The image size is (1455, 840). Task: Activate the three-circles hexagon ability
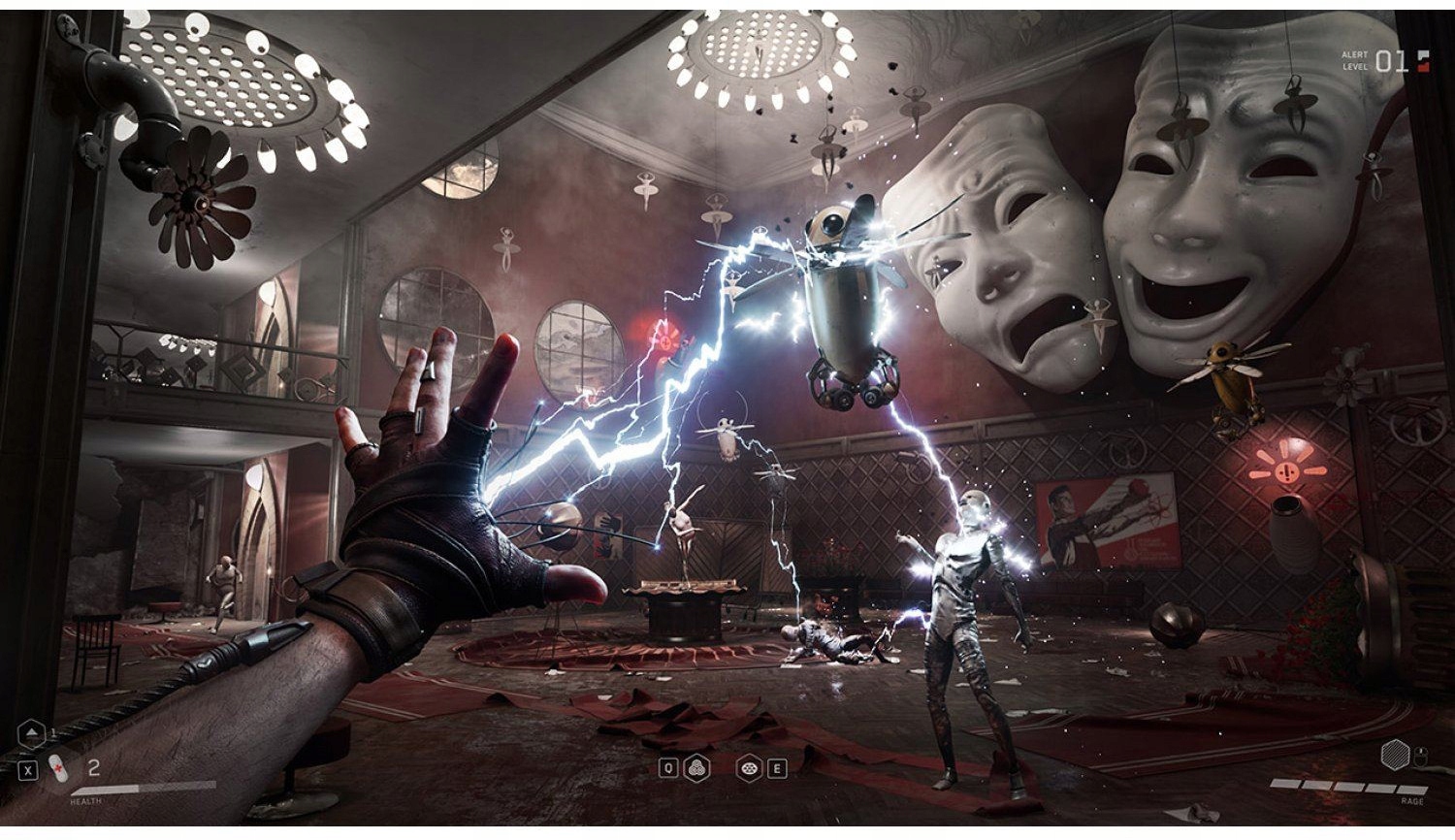point(697,768)
